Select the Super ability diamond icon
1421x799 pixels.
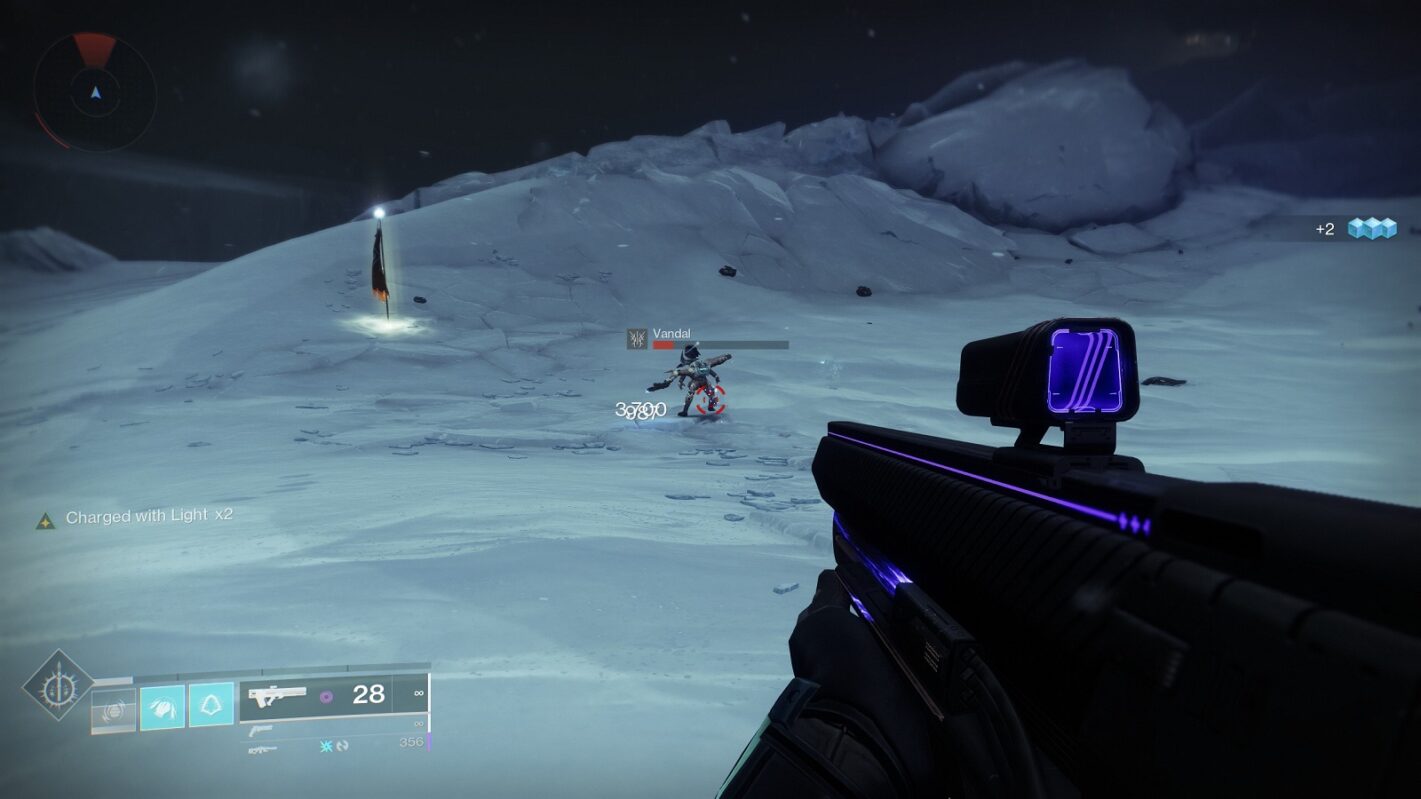coord(58,686)
